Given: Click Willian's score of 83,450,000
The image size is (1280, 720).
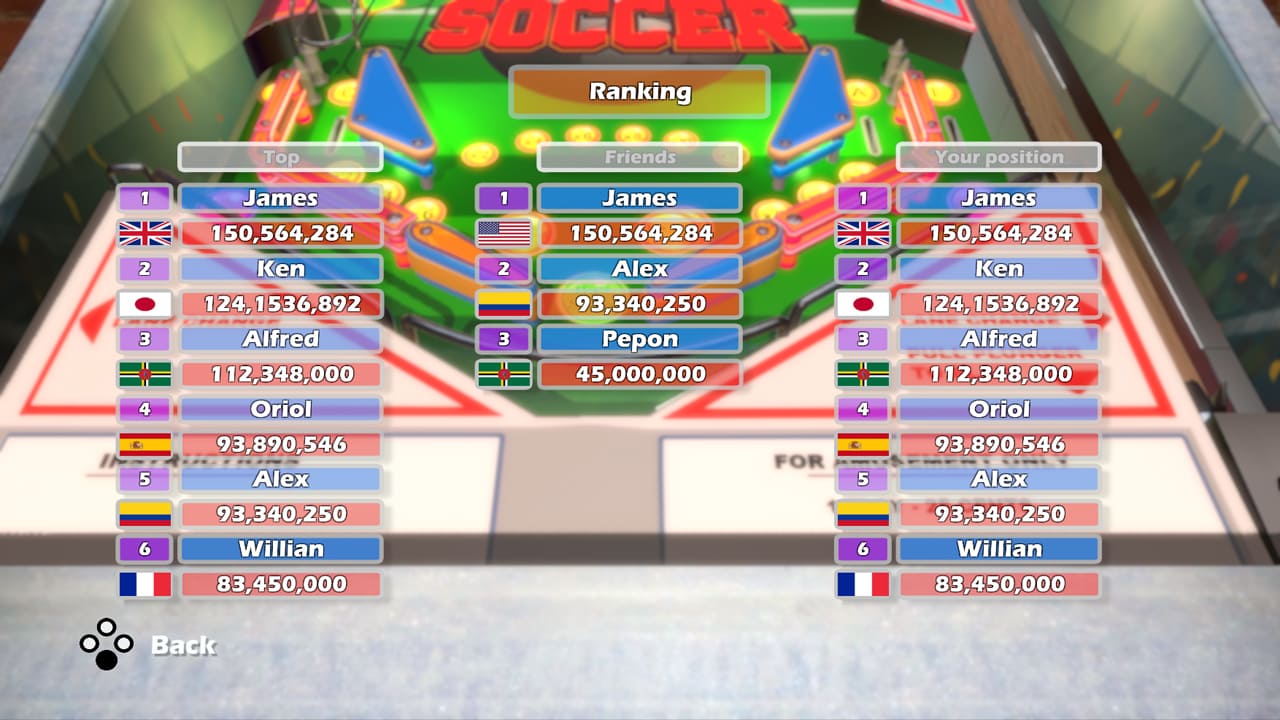Looking at the screenshot, I should tap(281, 584).
